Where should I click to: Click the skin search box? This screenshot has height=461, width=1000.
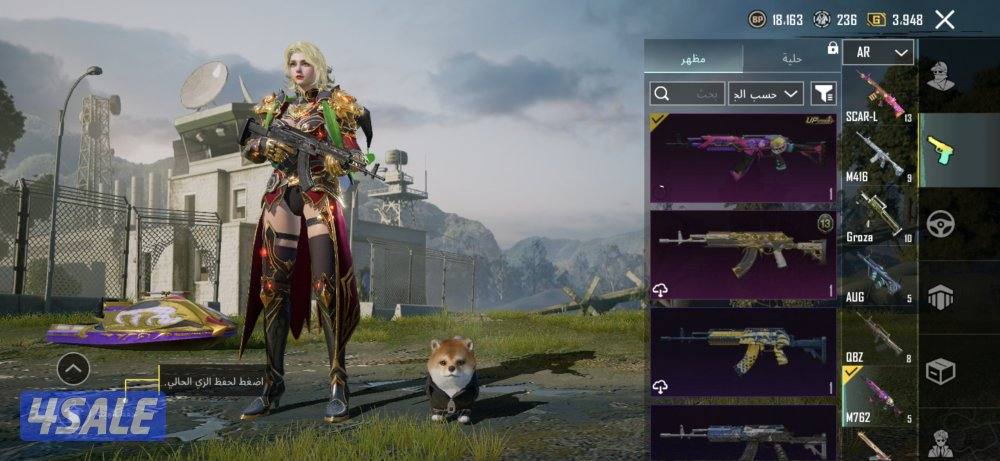click(x=687, y=94)
